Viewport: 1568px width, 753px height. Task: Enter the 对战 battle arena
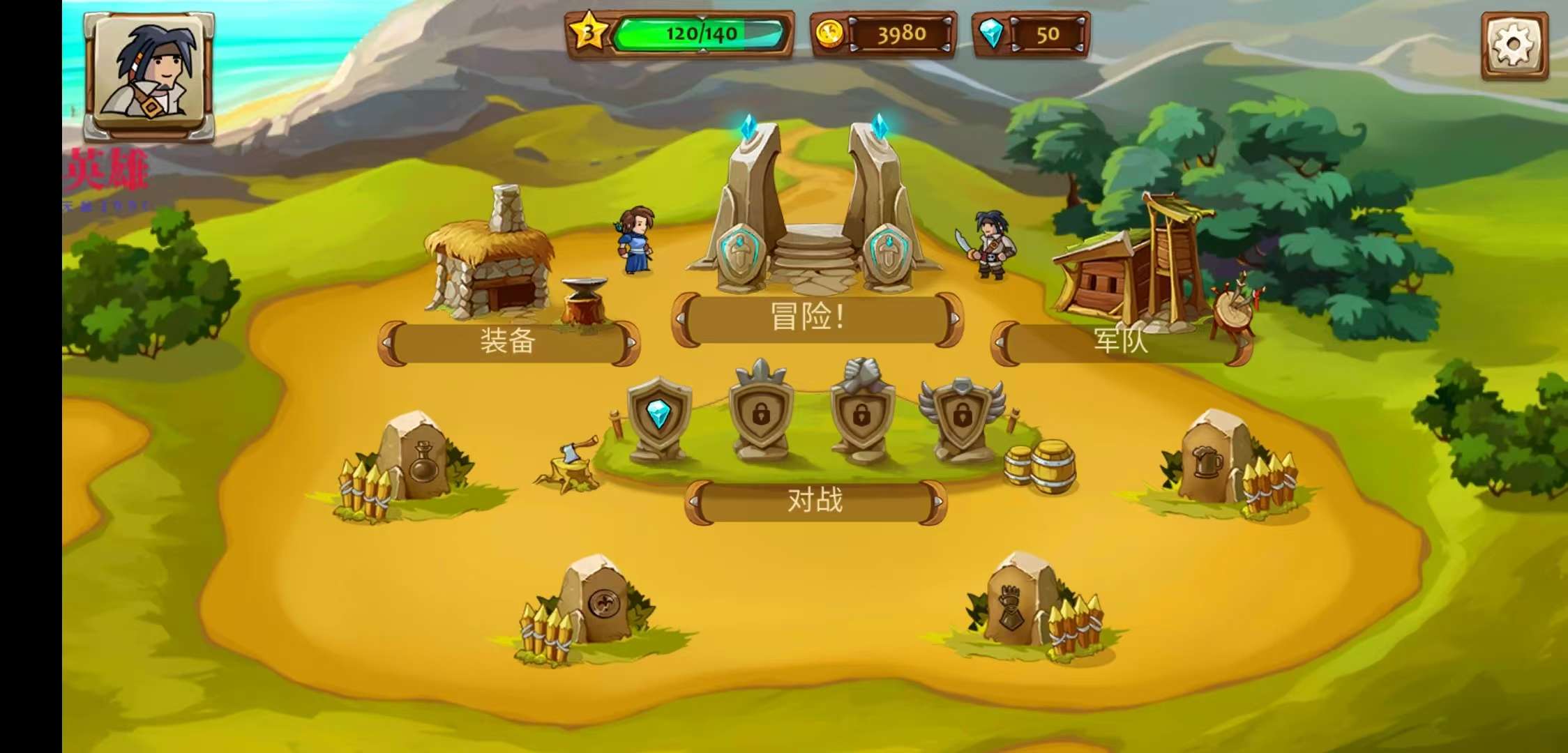(815, 501)
